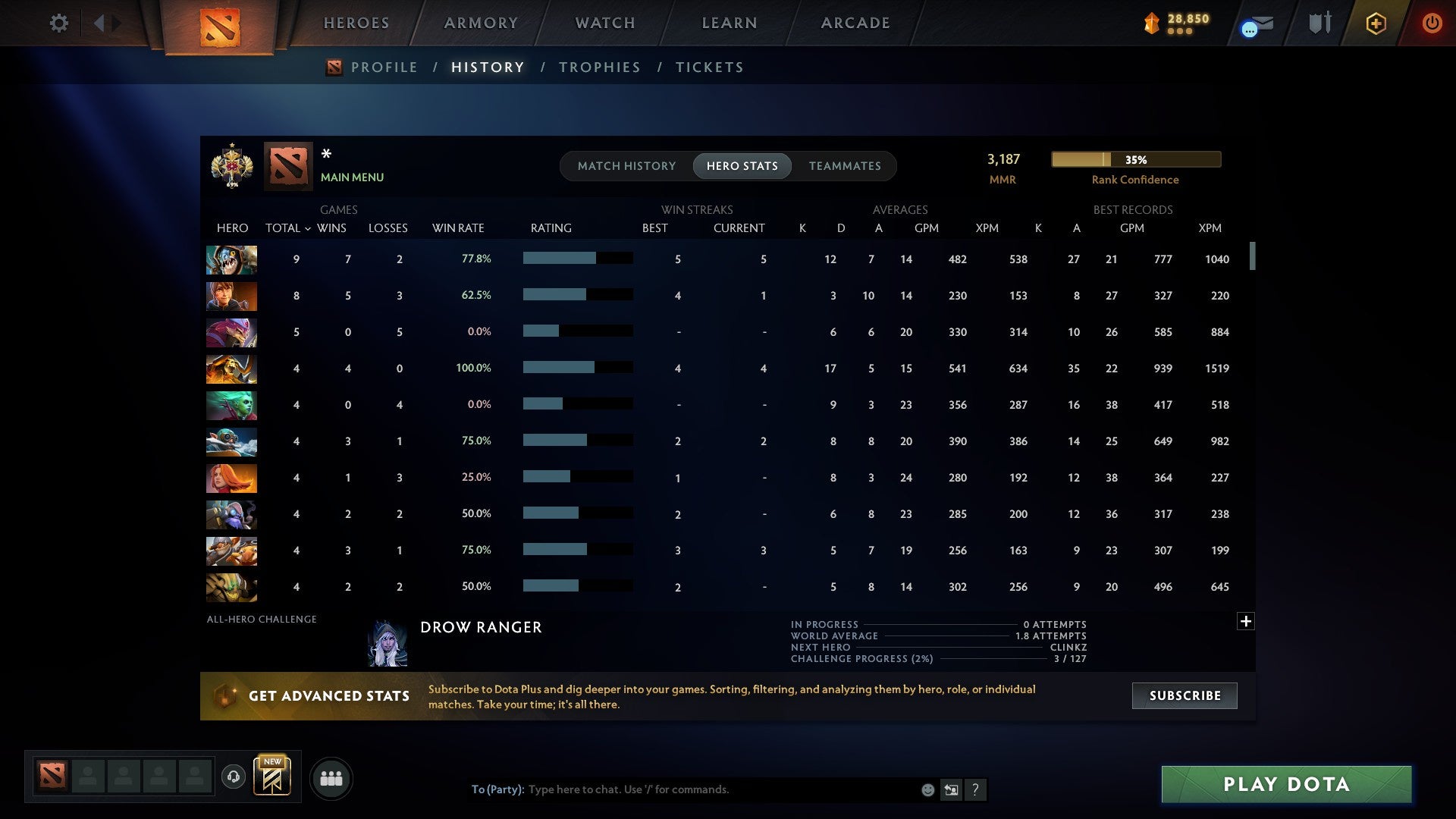1456x819 pixels.
Task: Open the TROPHIES page
Action: pos(599,67)
